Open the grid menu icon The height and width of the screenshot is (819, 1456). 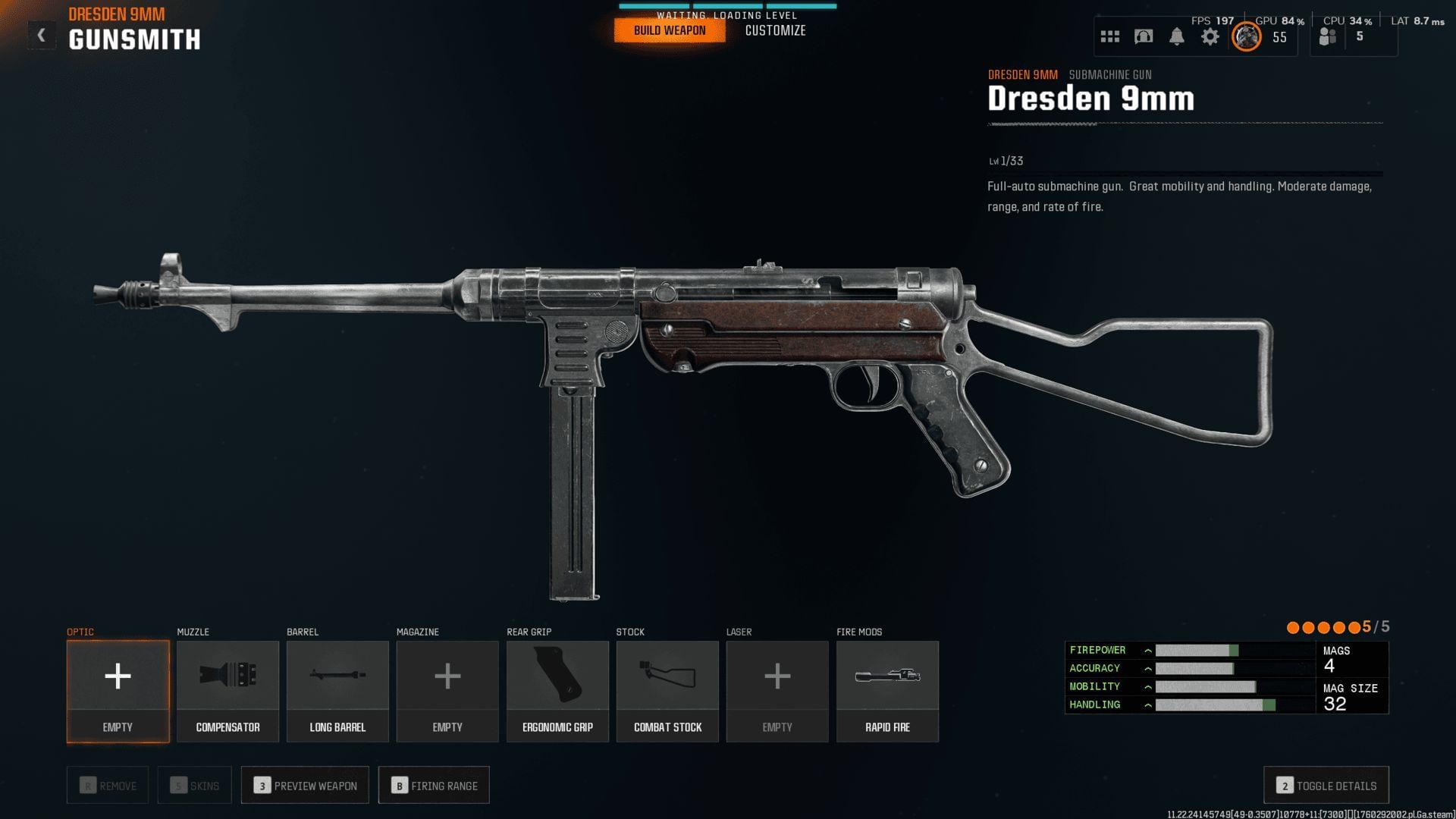1110,36
